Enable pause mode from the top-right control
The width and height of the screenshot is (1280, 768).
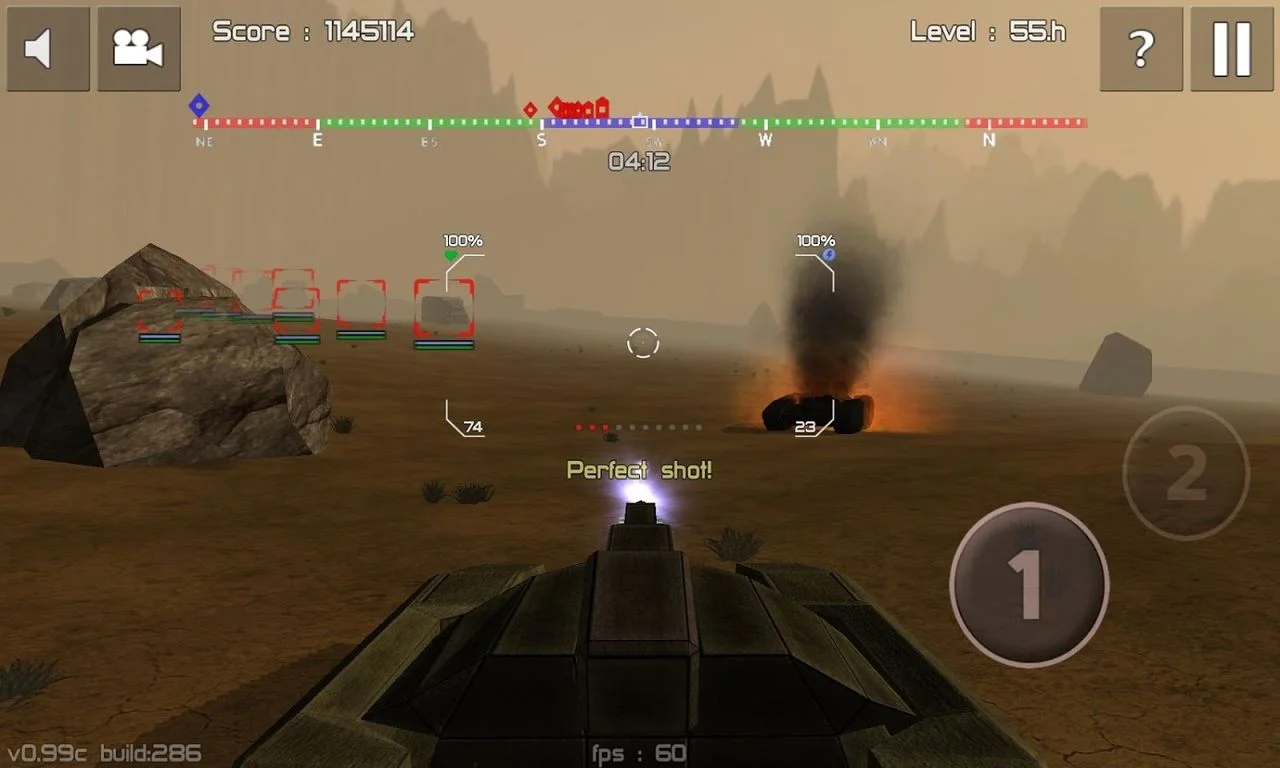coord(1231,48)
